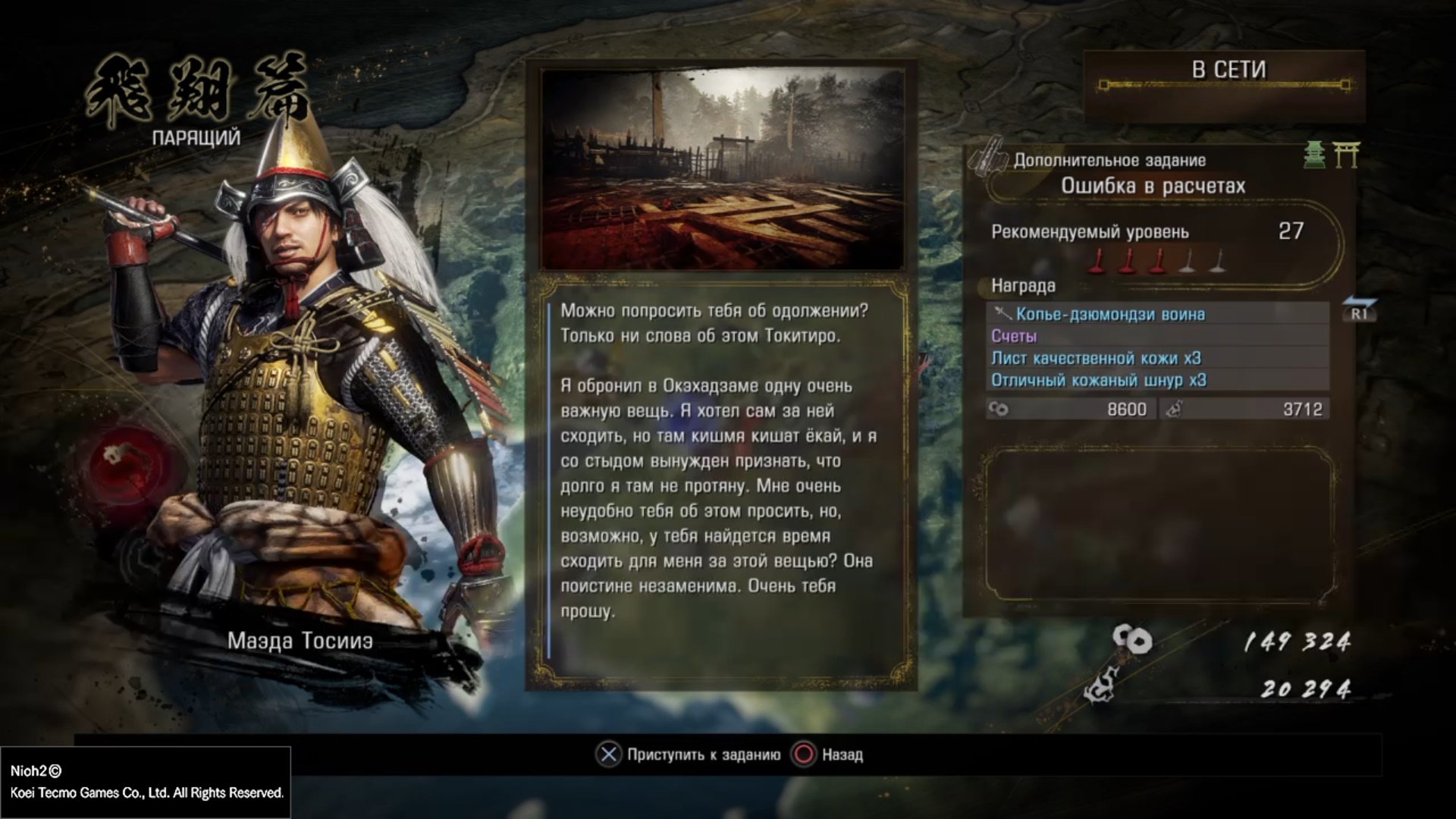This screenshot has width=1456, height=819.
Task: Select the «Копье-дзюмондзи воина» reward row
Action: click(x=1110, y=314)
